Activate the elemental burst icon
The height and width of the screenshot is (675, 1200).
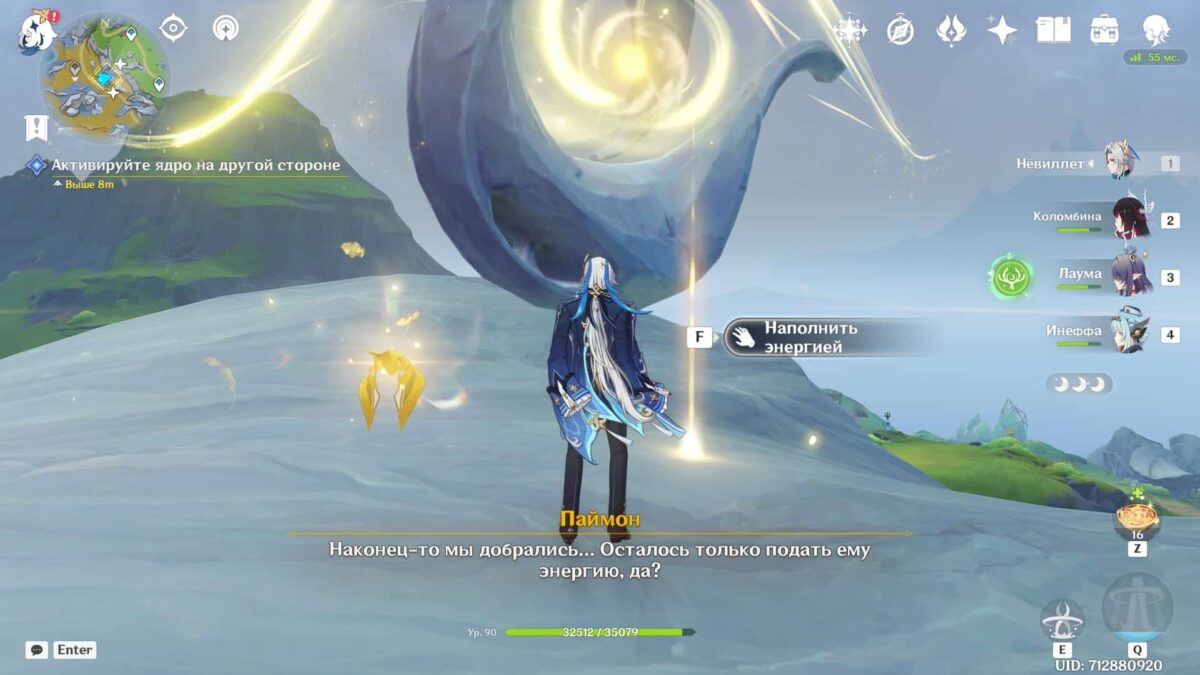pyautogui.click(x=1137, y=609)
